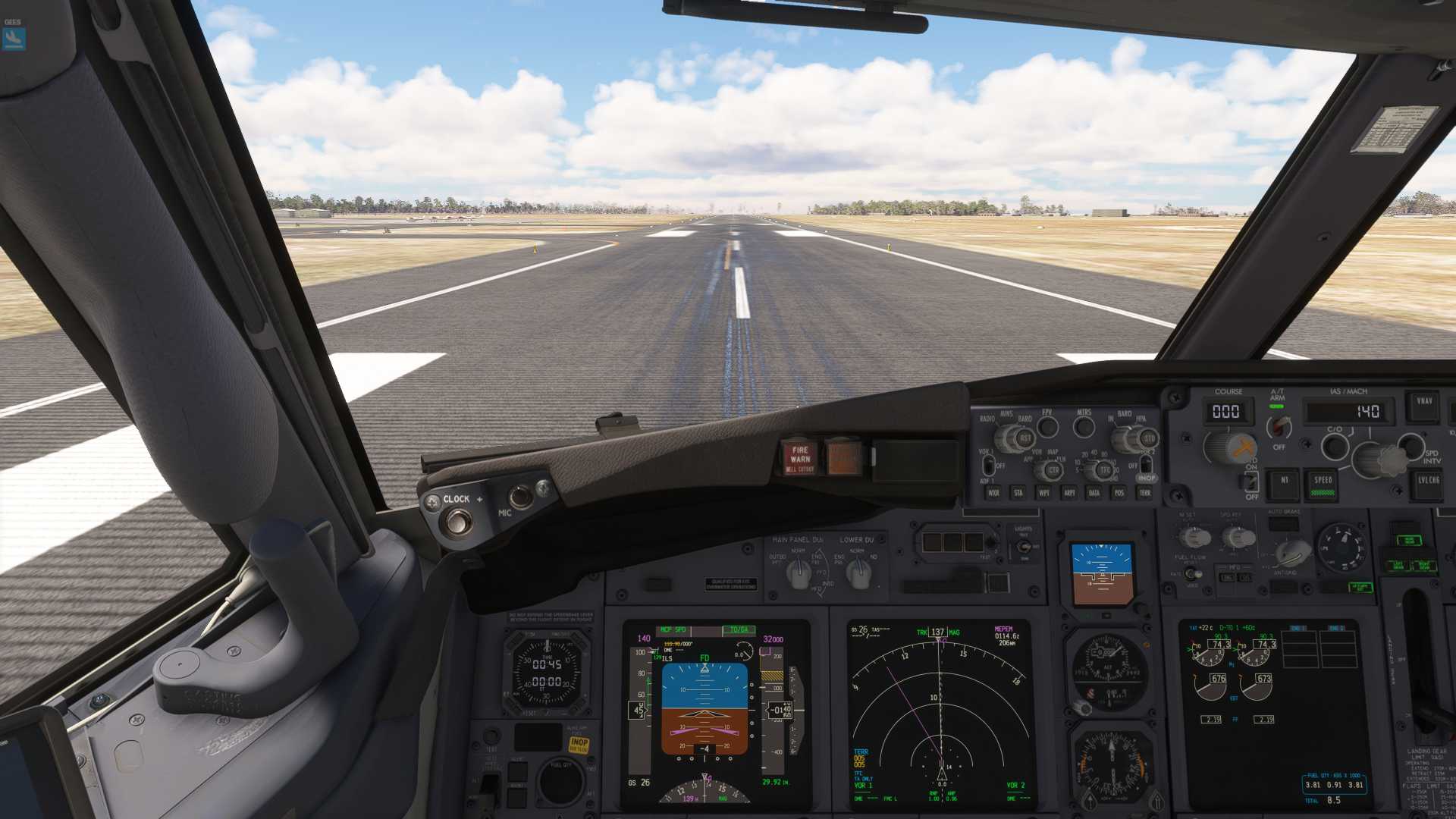
Task: Activate the TERR terrain display button
Action: tap(1145, 493)
